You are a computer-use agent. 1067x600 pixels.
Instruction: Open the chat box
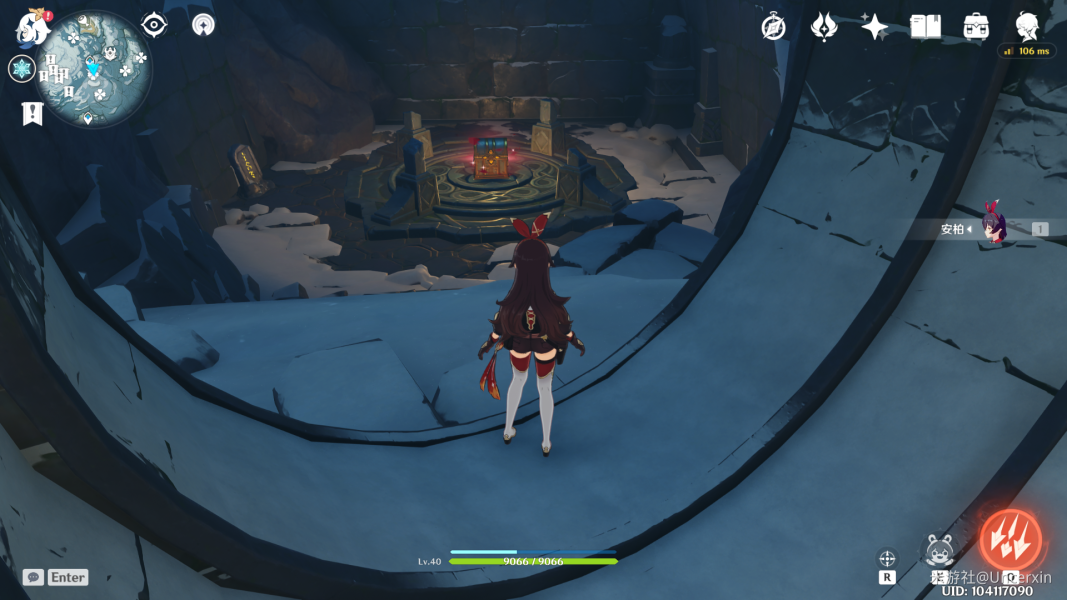(34, 577)
